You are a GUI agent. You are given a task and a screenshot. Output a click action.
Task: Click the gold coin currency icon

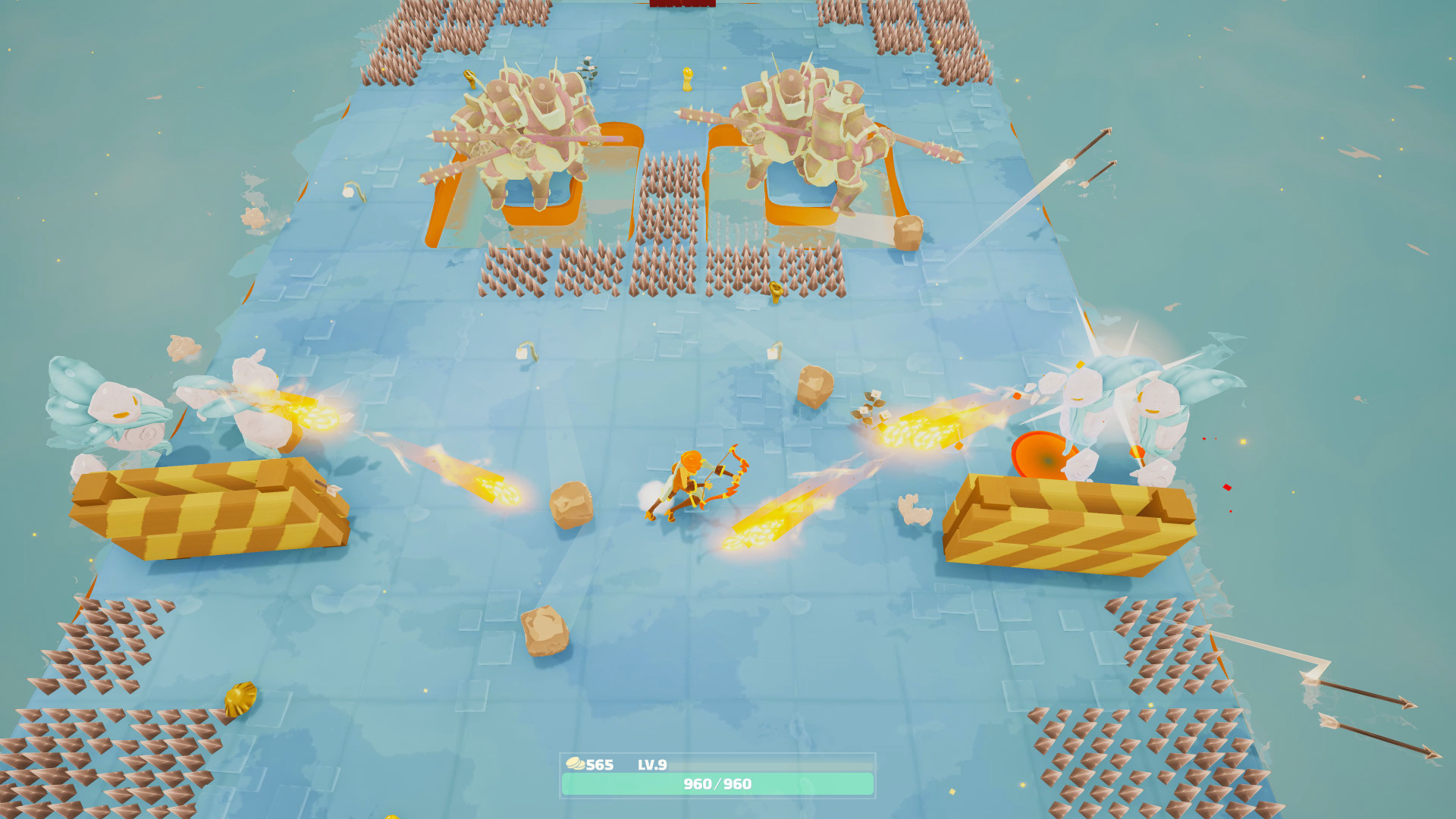pyautogui.click(x=578, y=764)
